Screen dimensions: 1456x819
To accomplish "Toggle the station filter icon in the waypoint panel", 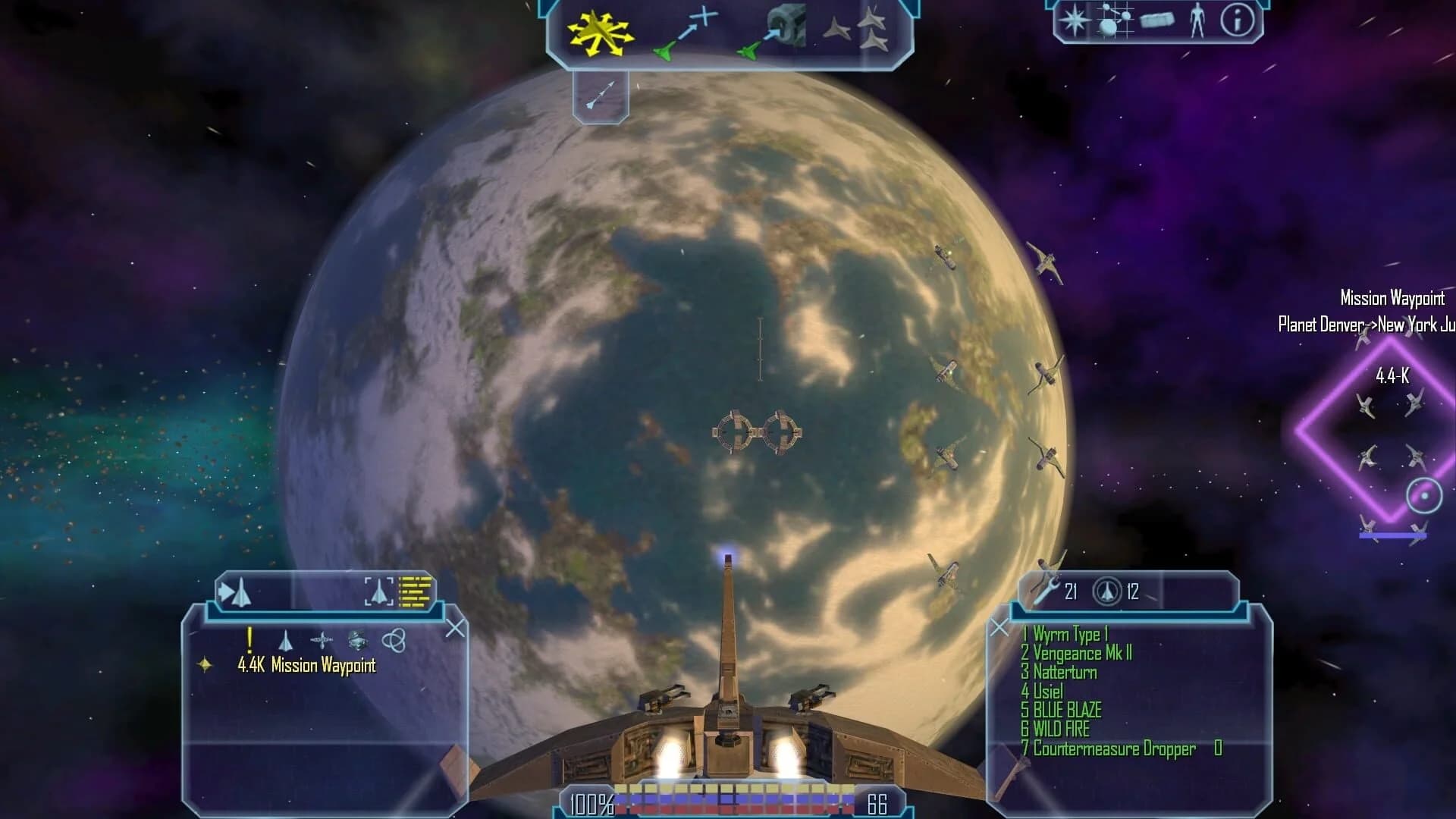I will tap(358, 640).
